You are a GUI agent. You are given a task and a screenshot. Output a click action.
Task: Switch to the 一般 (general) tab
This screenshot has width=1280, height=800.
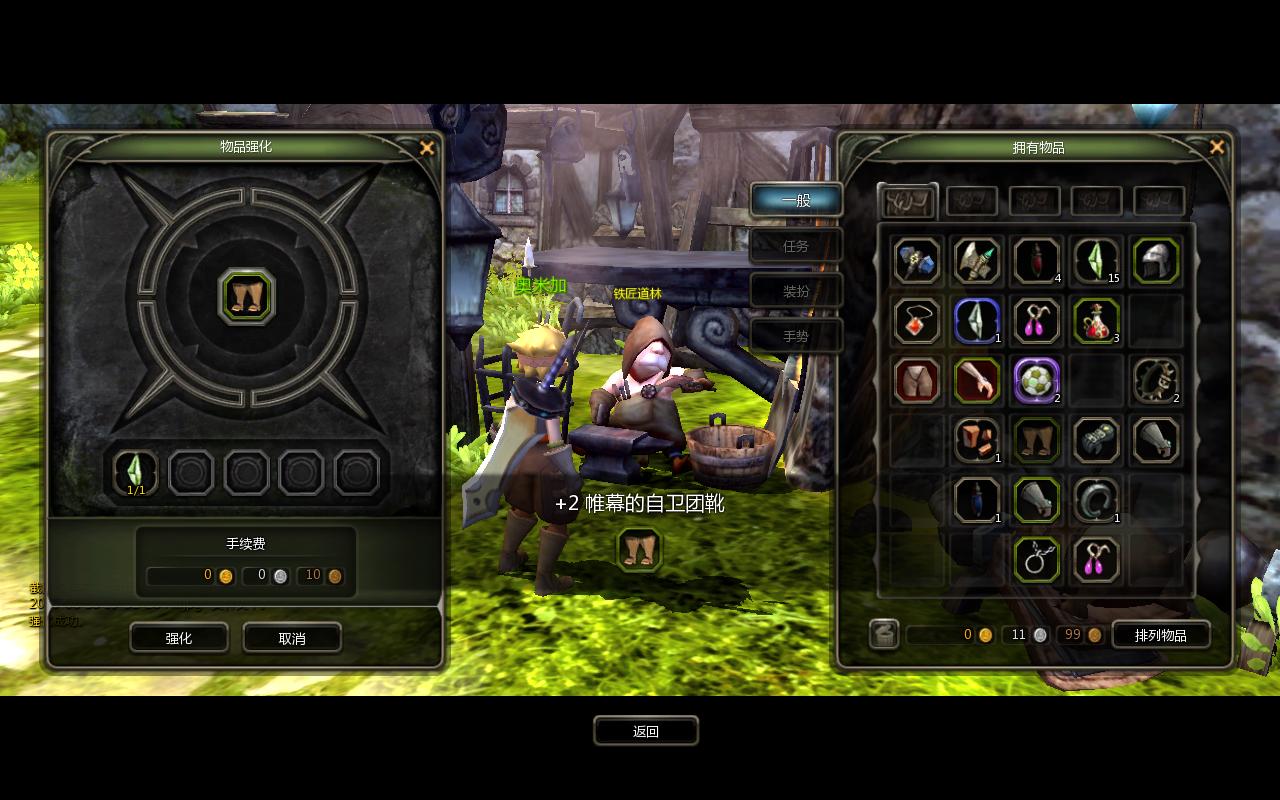796,200
